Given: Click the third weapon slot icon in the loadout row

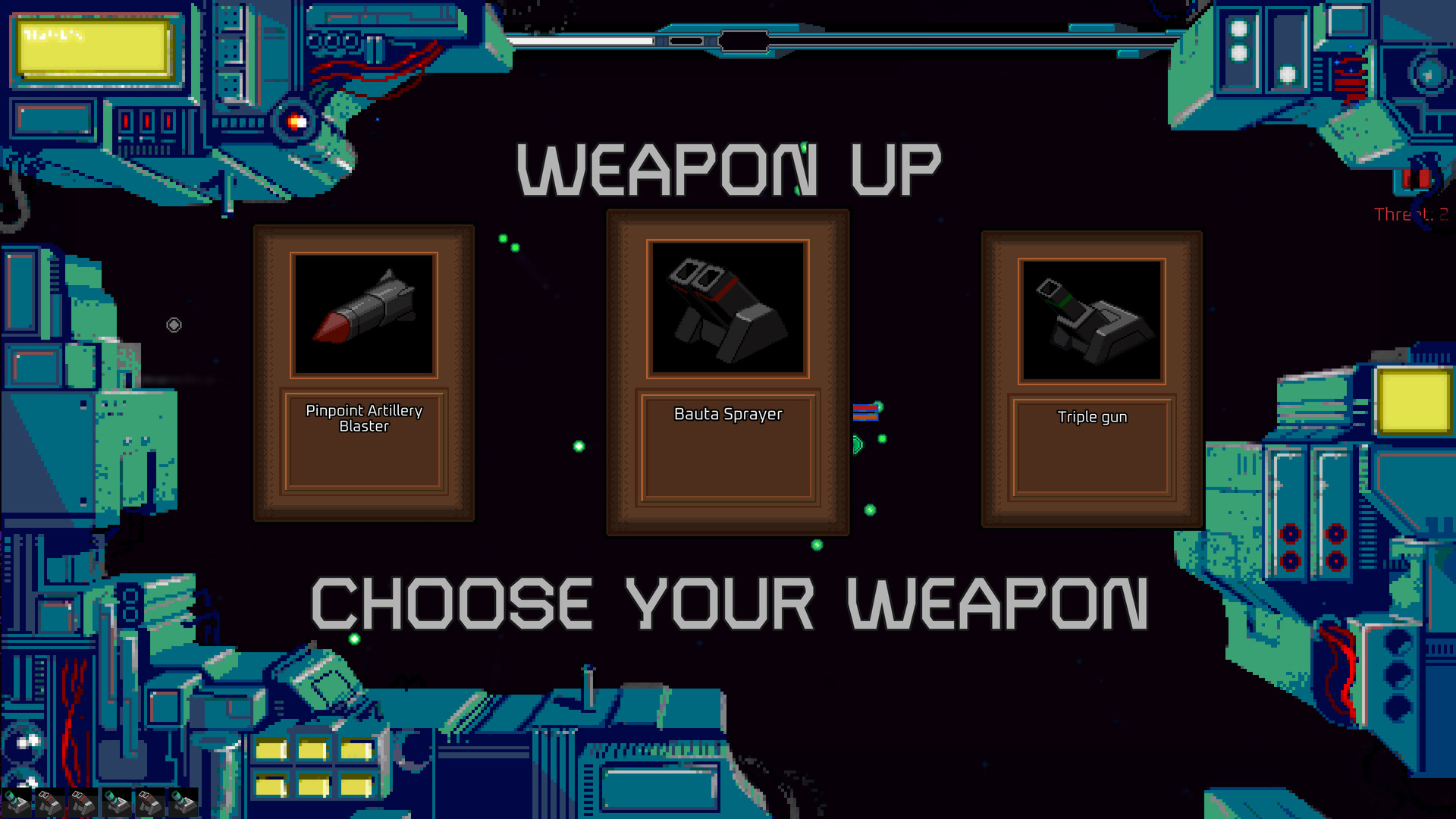Looking at the screenshot, I should point(82,802).
